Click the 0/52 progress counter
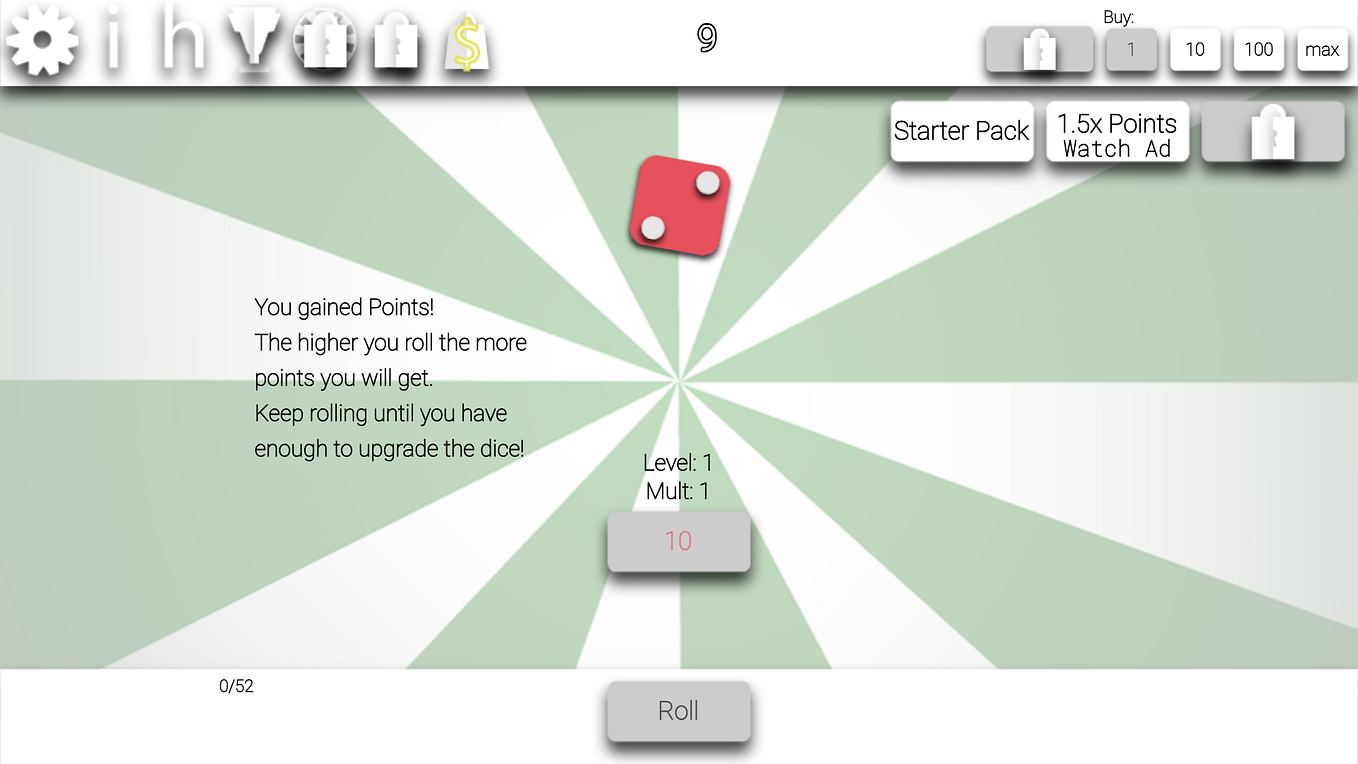1358x764 pixels. 237,686
